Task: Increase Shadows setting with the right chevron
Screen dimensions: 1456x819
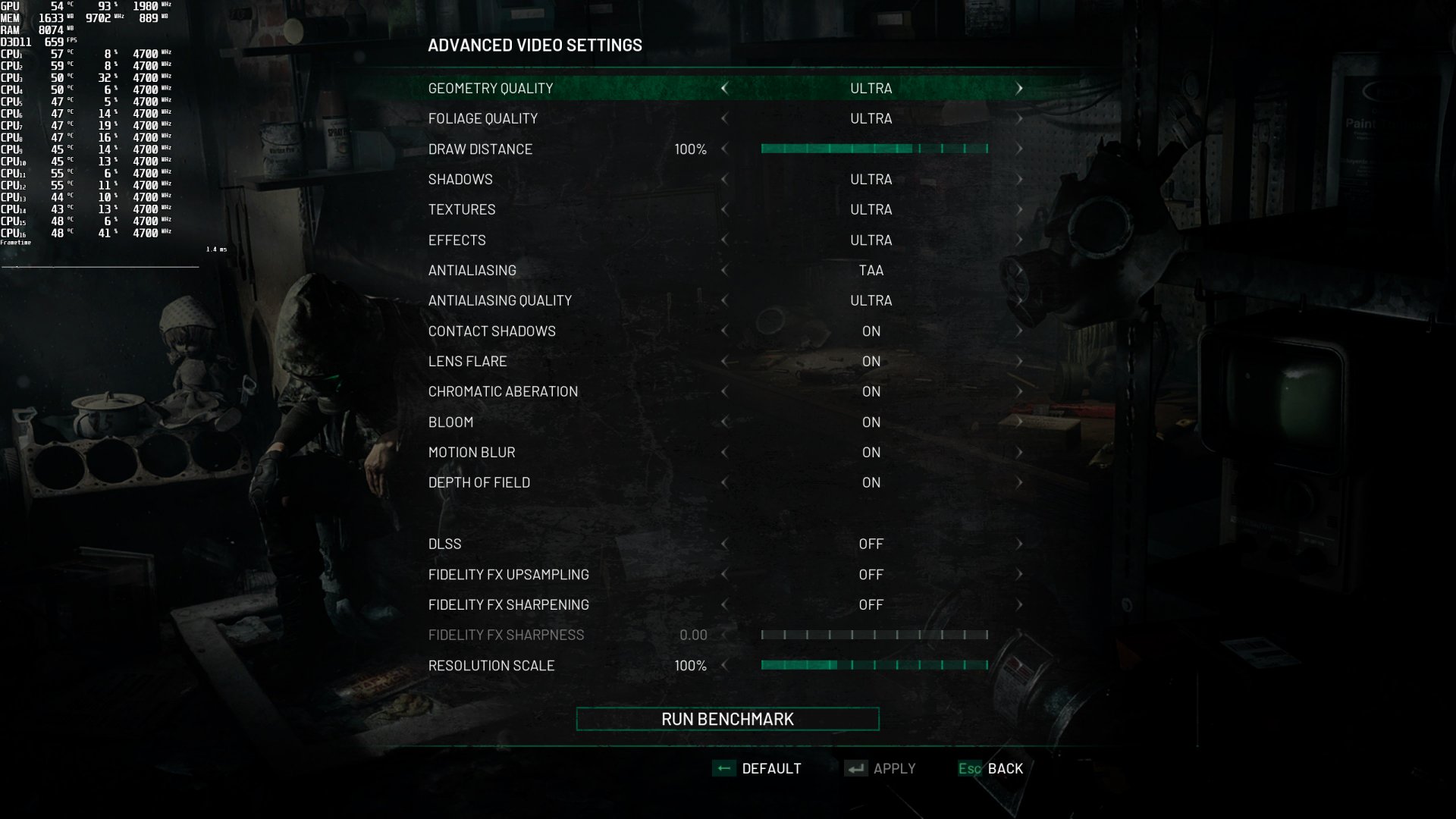Action: [1020, 179]
